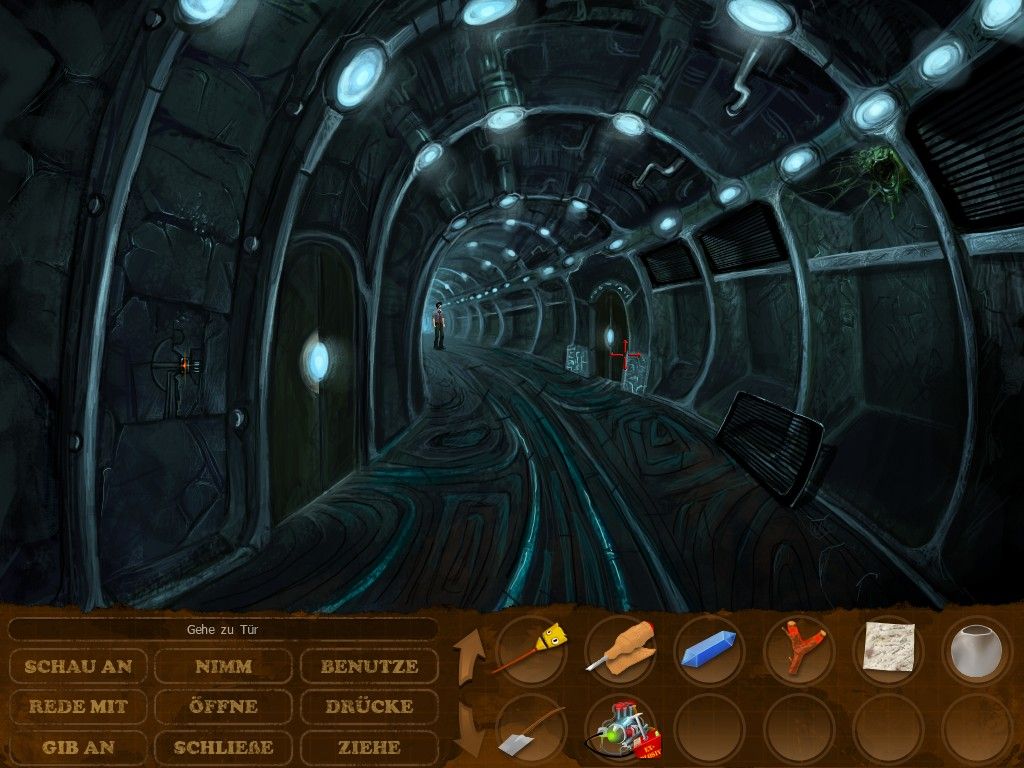Activate the ZIEHE verb
1024x768 pixels.
coord(369,747)
